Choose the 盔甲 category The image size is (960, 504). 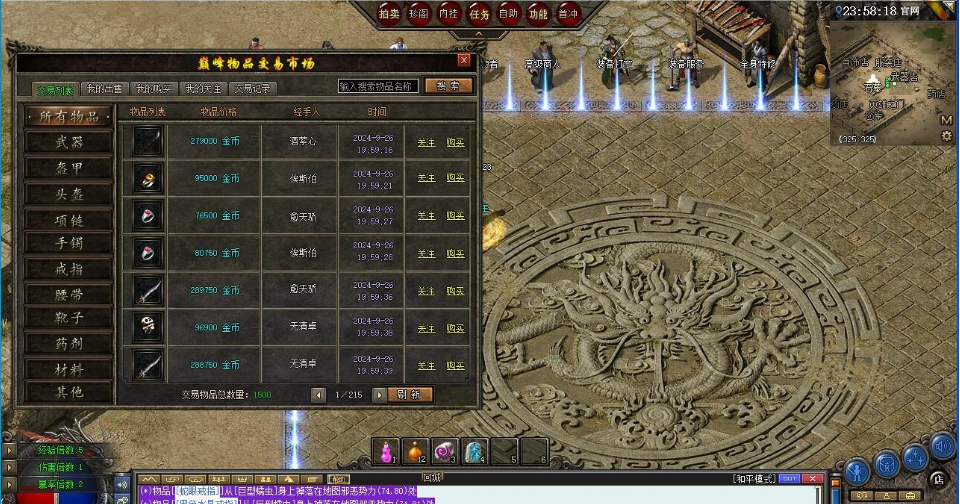[x=69, y=168]
